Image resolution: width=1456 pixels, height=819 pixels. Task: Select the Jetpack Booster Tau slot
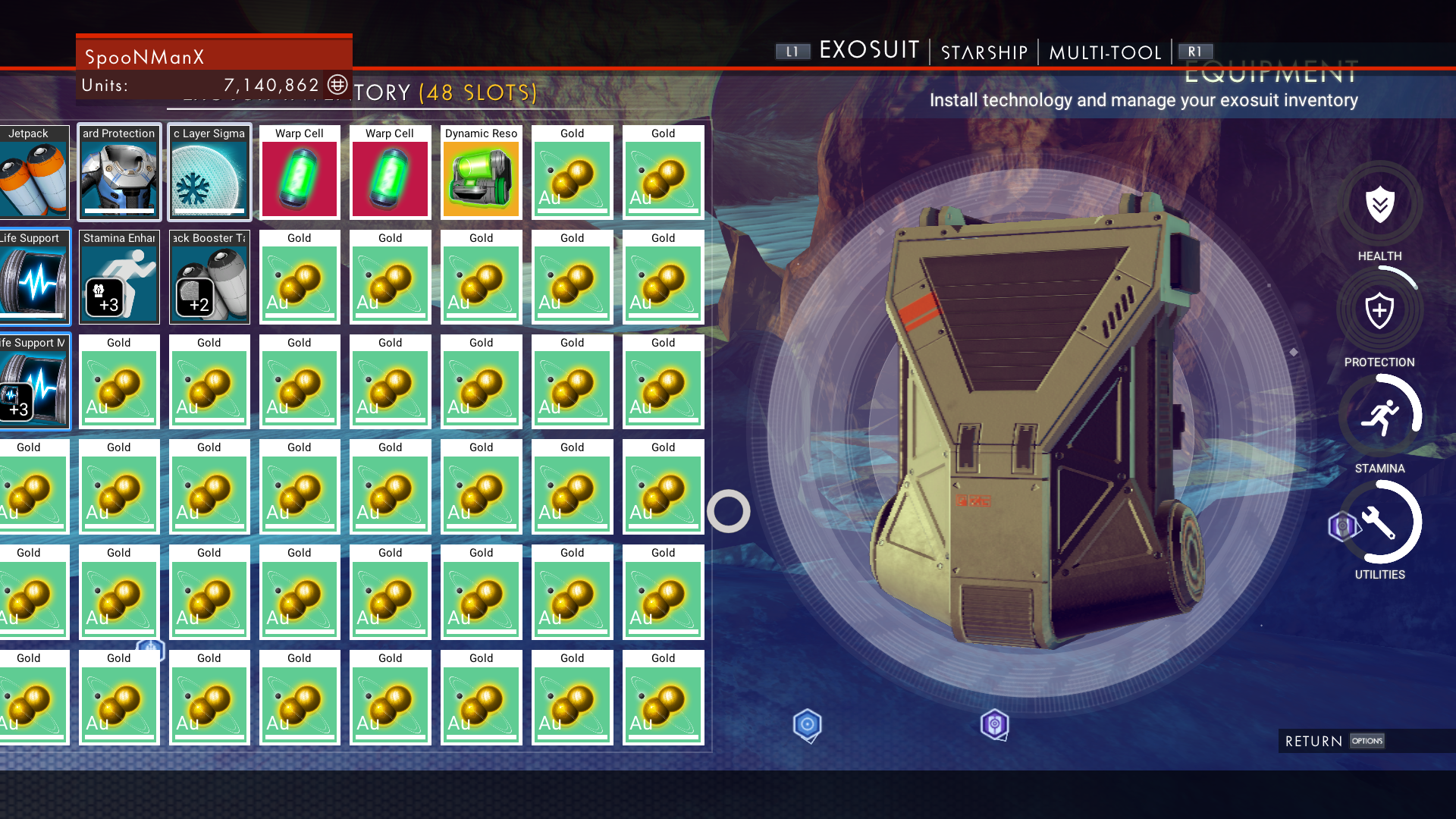(x=209, y=278)
